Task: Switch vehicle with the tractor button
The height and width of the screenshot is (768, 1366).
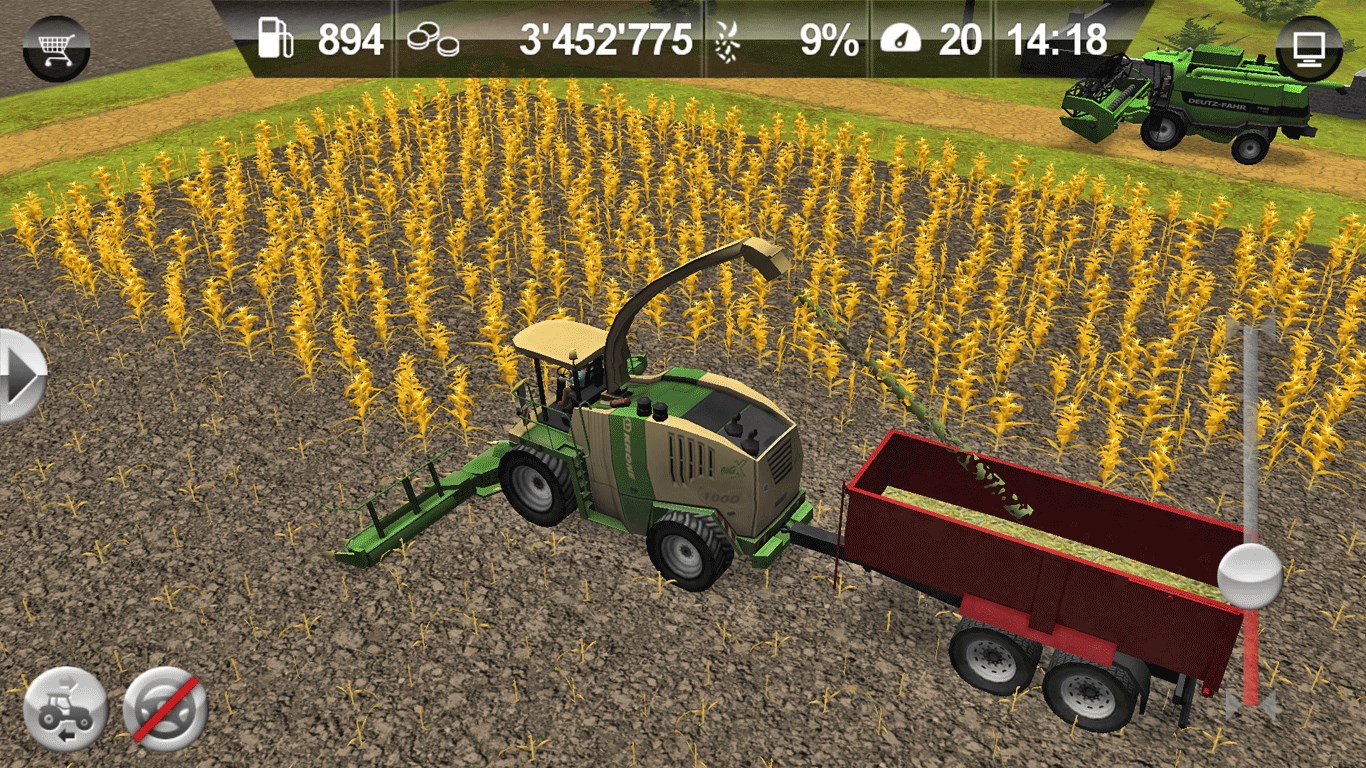Action: [x=65, y=709]
